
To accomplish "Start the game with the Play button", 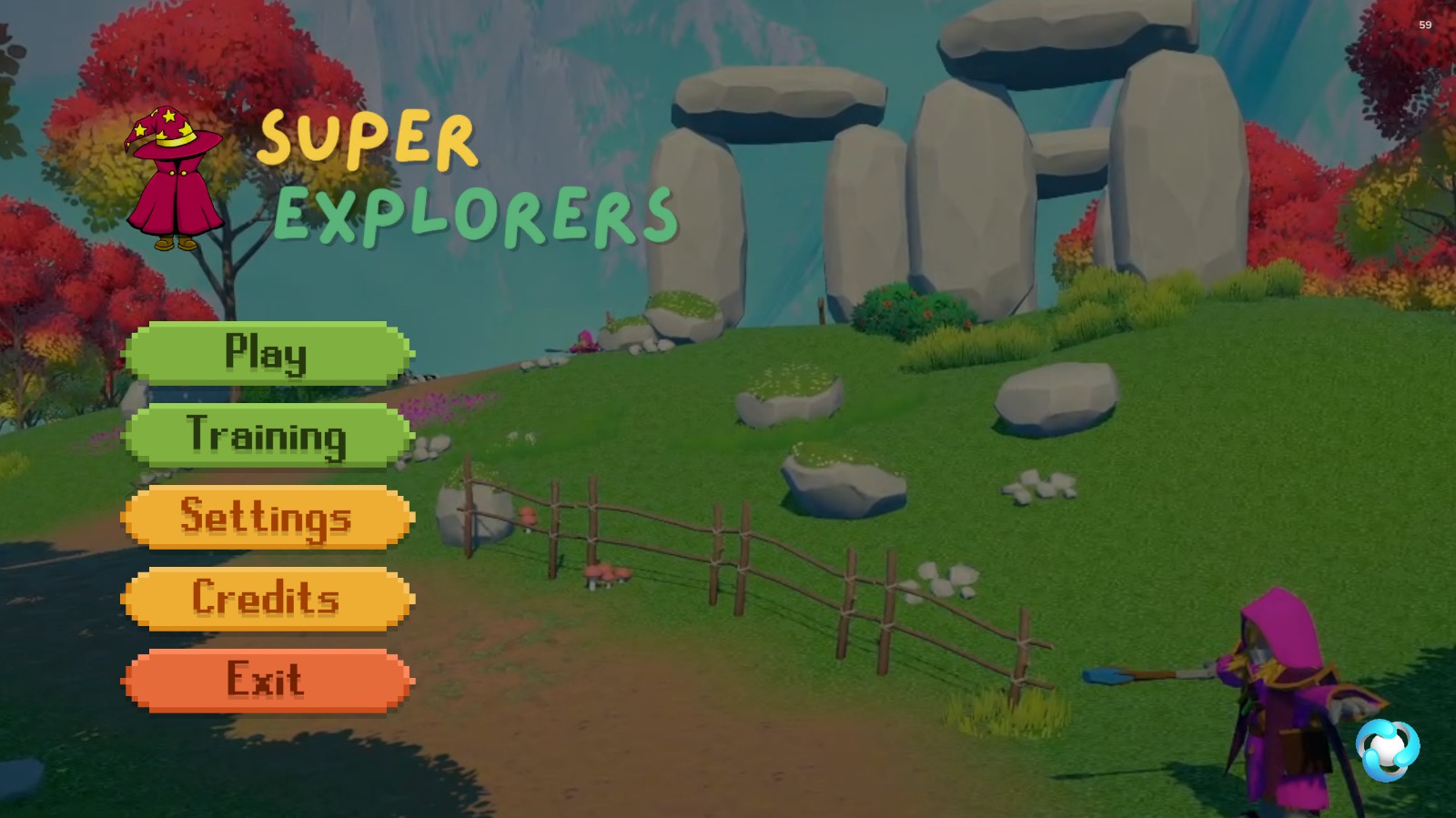I will coord(267,353).
